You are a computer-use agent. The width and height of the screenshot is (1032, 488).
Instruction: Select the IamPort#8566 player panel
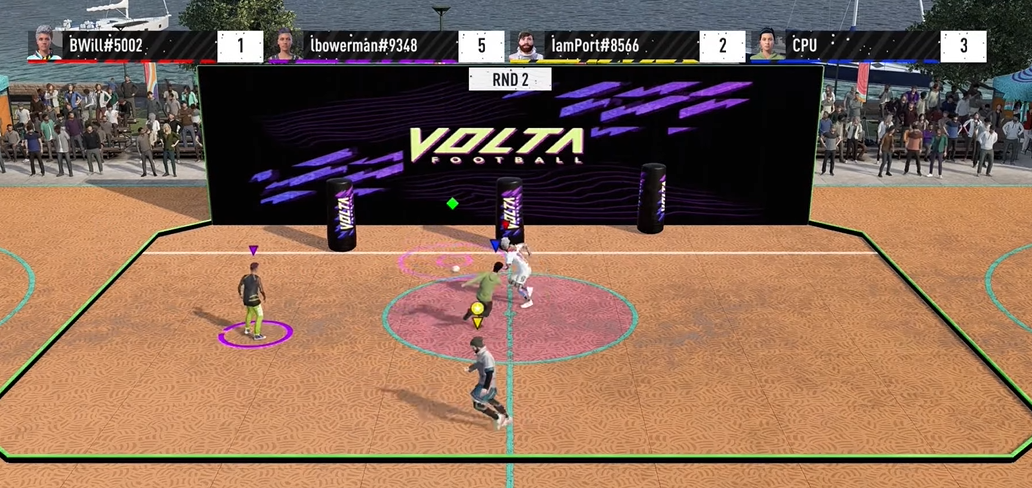[x=625, y=46]
